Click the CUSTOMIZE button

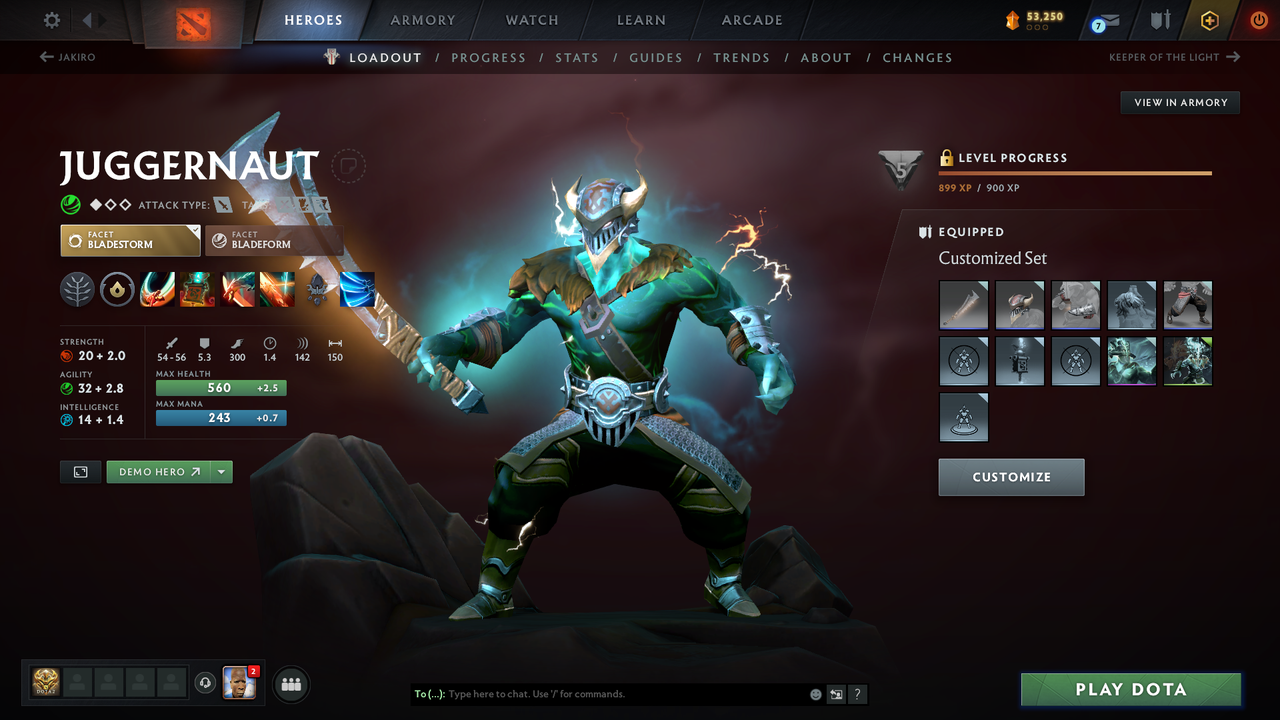[1011, 477]
